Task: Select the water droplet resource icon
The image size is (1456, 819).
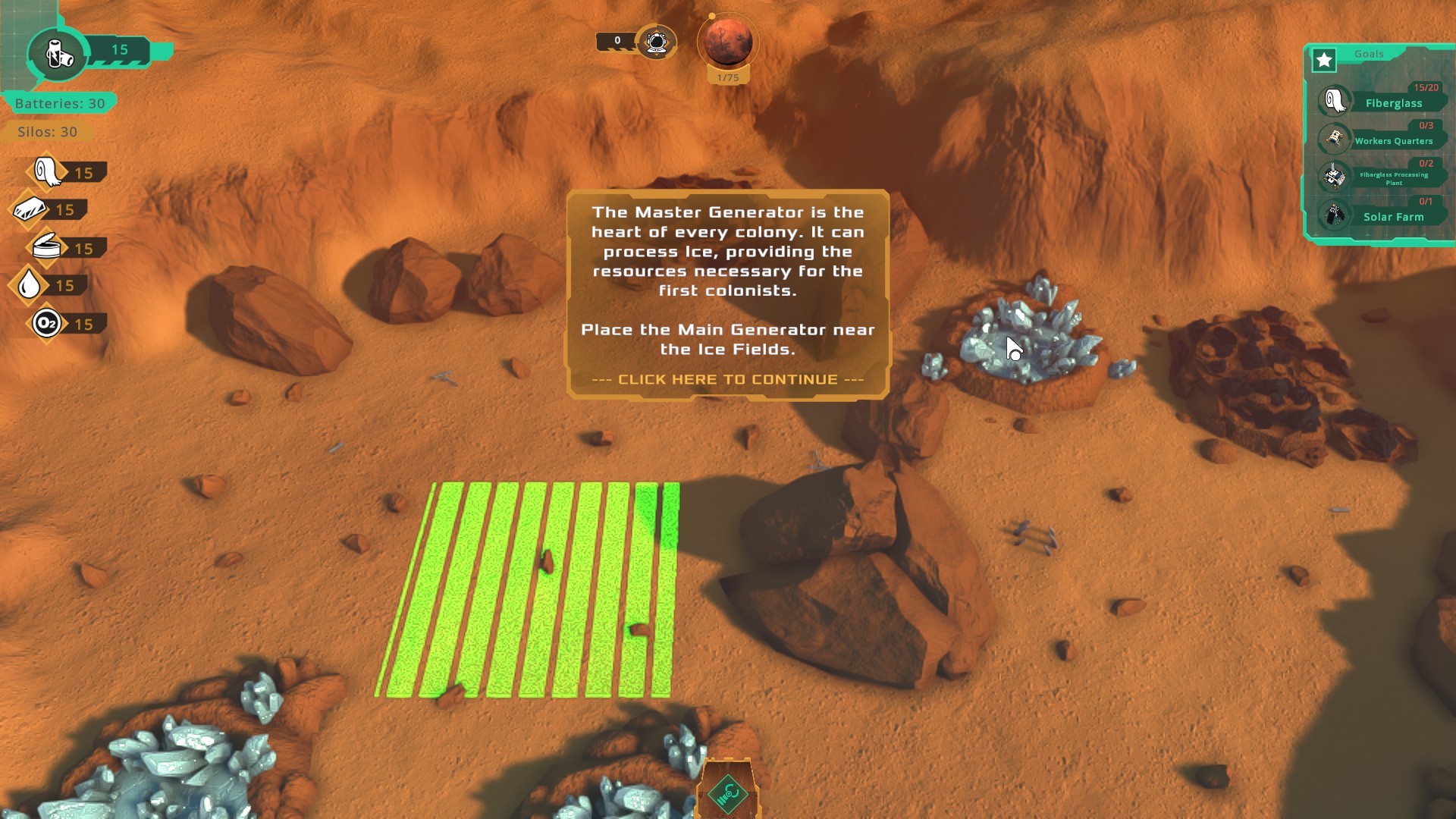Action: coord(30,285)
